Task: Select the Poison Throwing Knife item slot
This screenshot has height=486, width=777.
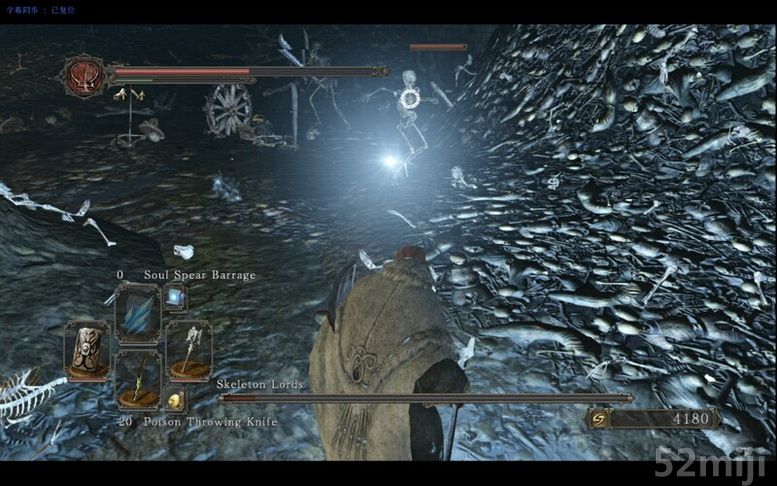Action: [138, 381]
